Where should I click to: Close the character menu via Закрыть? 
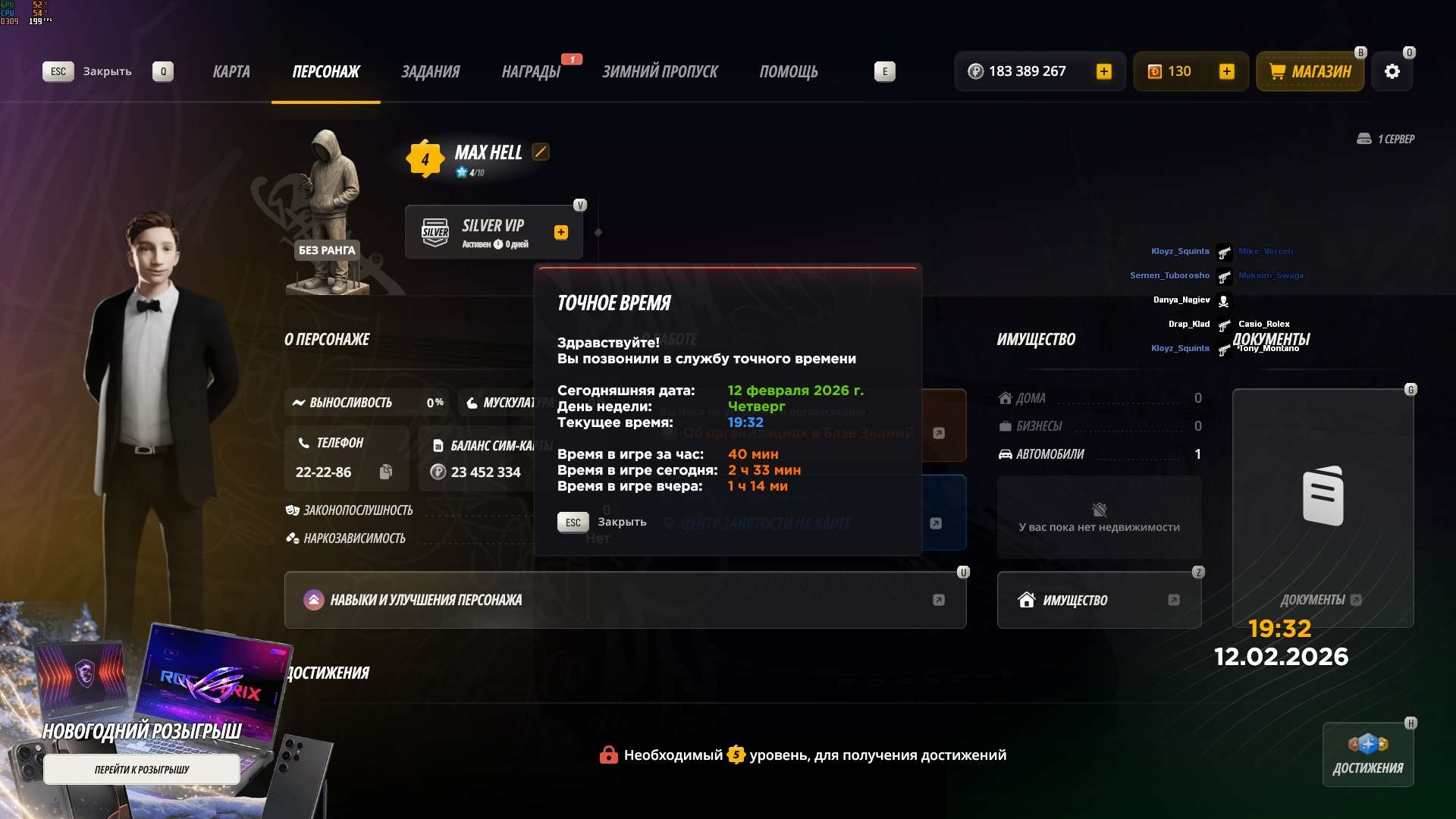88,71
